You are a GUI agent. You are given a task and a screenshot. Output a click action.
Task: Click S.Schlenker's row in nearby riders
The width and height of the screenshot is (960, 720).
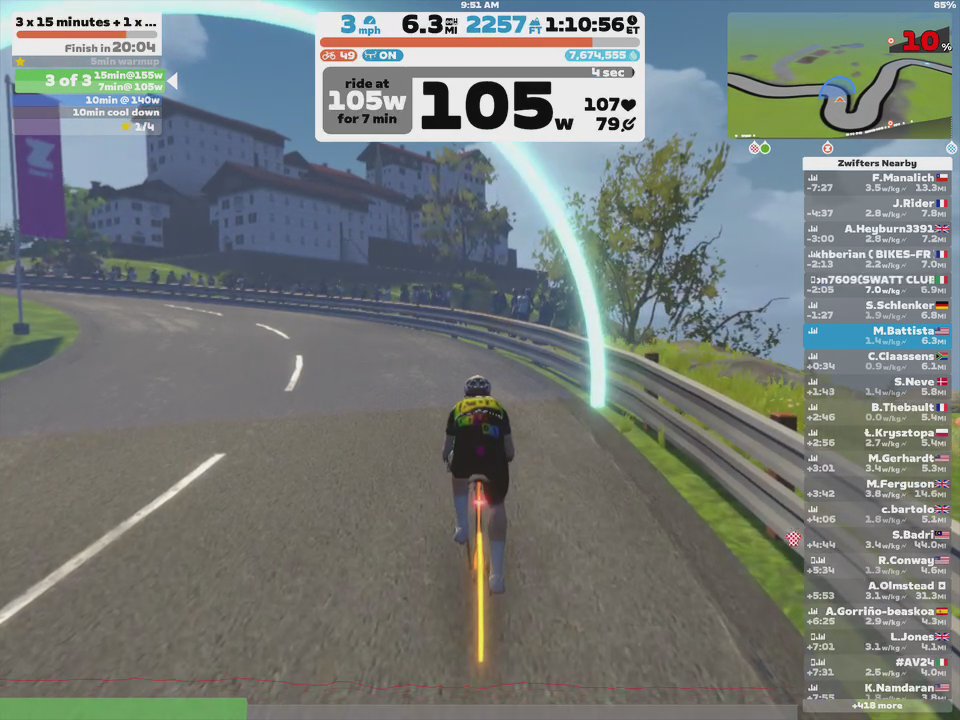pyautogui.click(x=876, y=310)
